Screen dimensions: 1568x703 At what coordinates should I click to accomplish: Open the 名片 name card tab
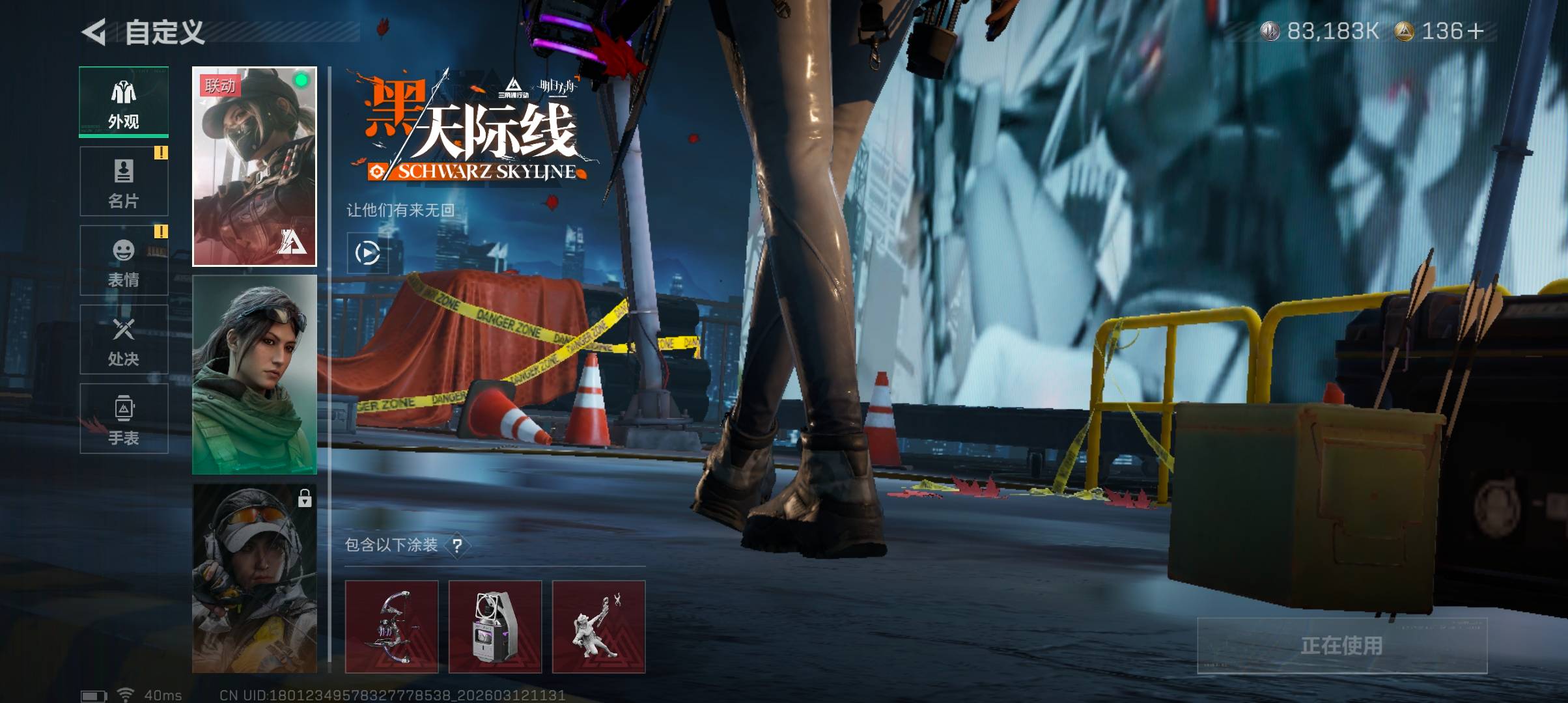coord(124,182)
